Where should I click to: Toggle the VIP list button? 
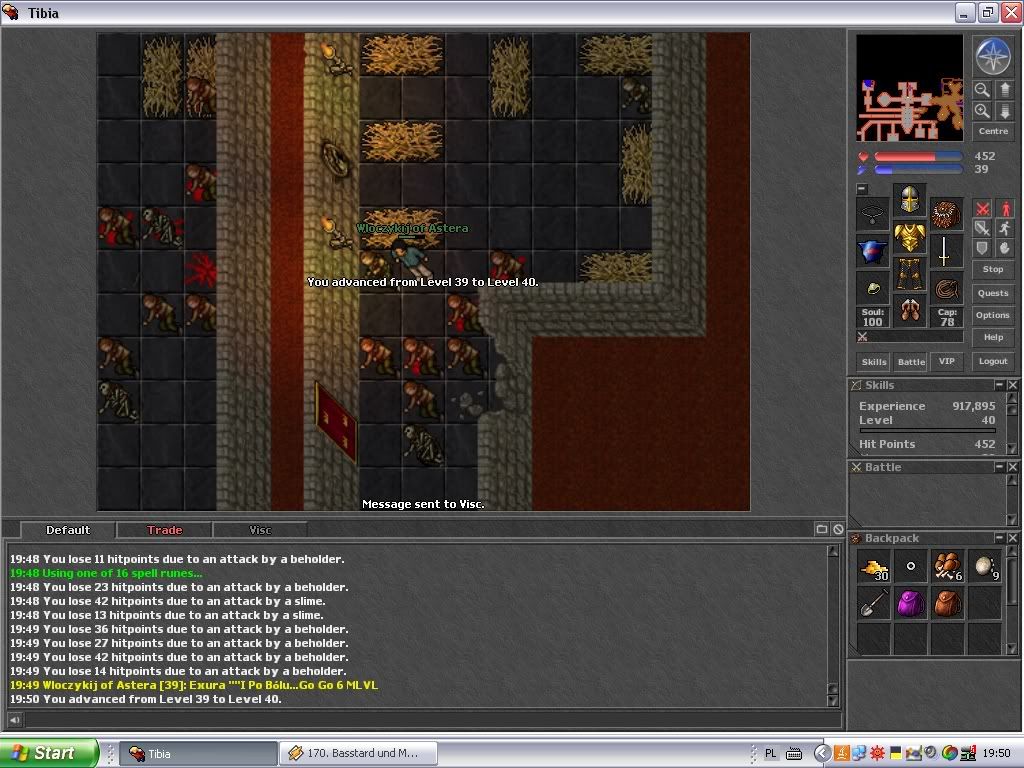[x=945, y=361]
